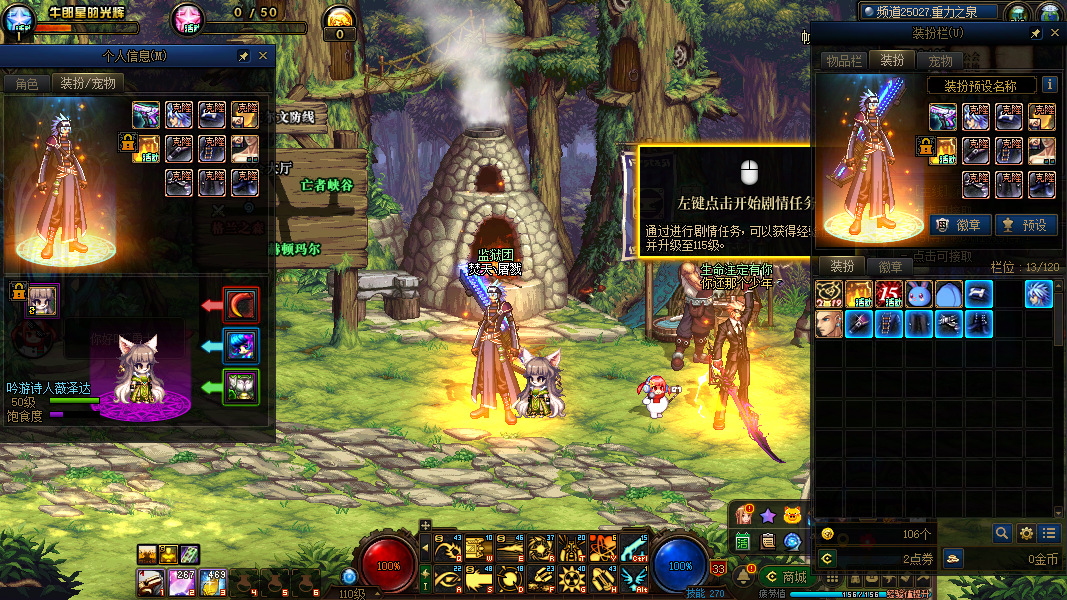
Task: Switch to the 宠物 pet tab
Action: click(940, 61)
